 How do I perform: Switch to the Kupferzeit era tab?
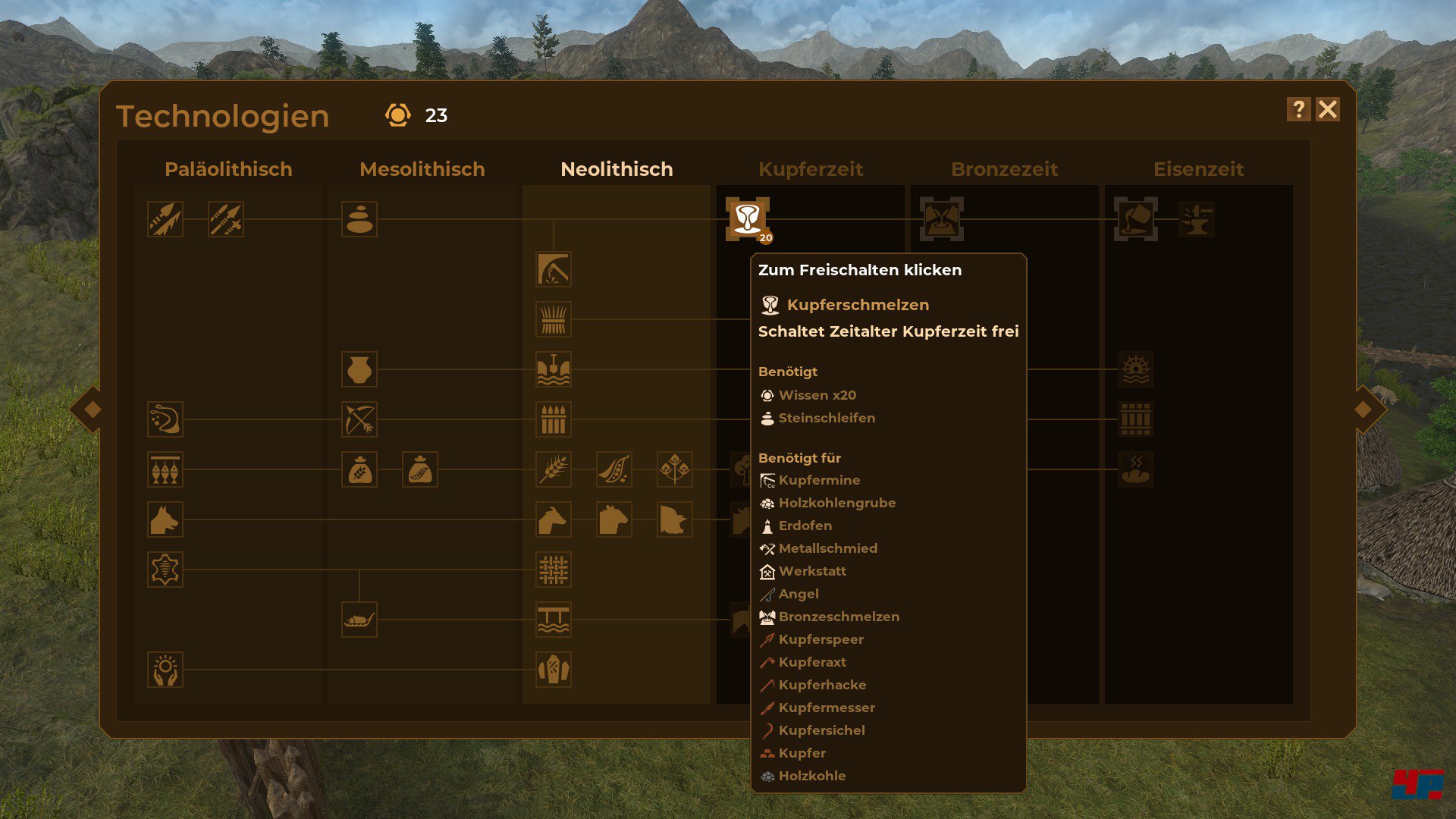(x=811, y=169)
